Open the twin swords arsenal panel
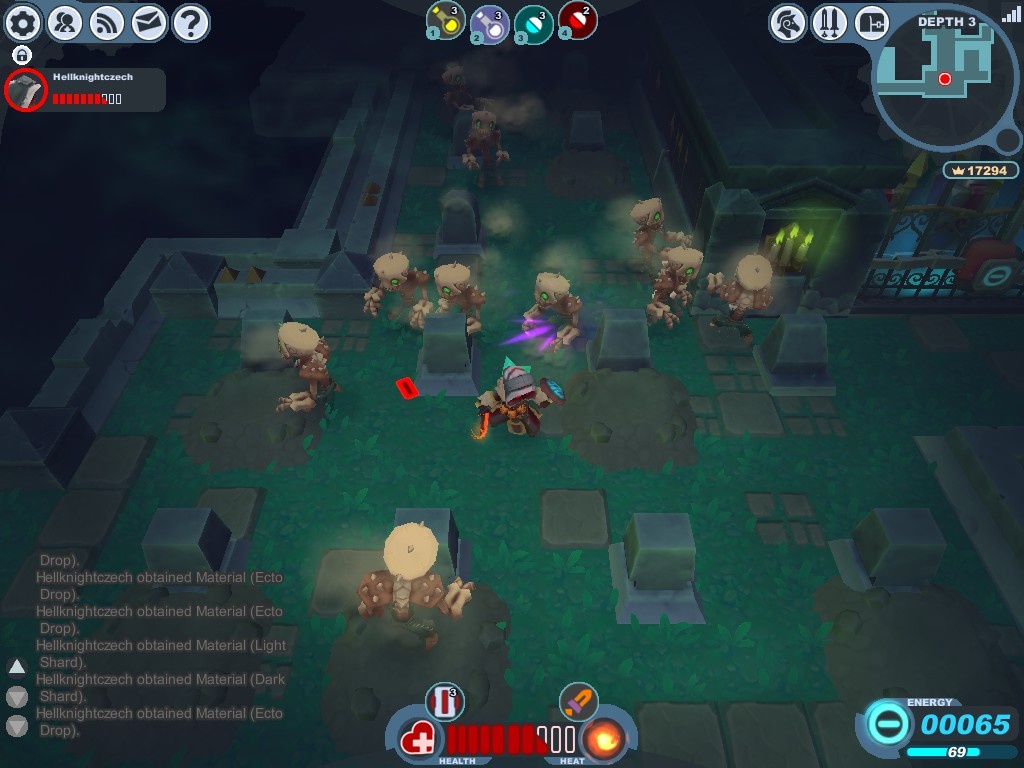The height and width of the screenshot is (768, 1024). 830,22
